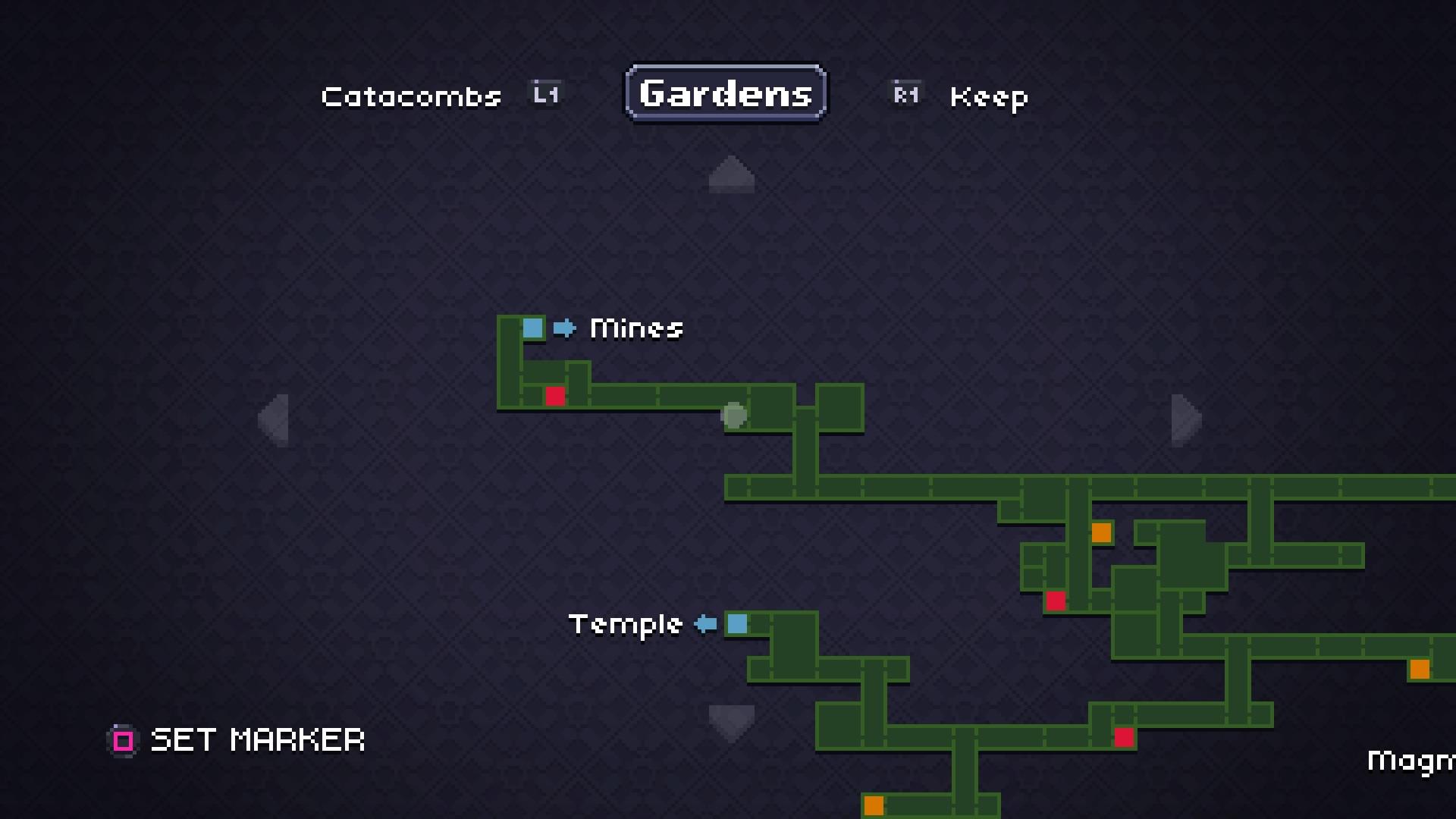Expand the map upward using the up arrow
The height and width of the screenshot is (819, 1456).
[730, 174]
